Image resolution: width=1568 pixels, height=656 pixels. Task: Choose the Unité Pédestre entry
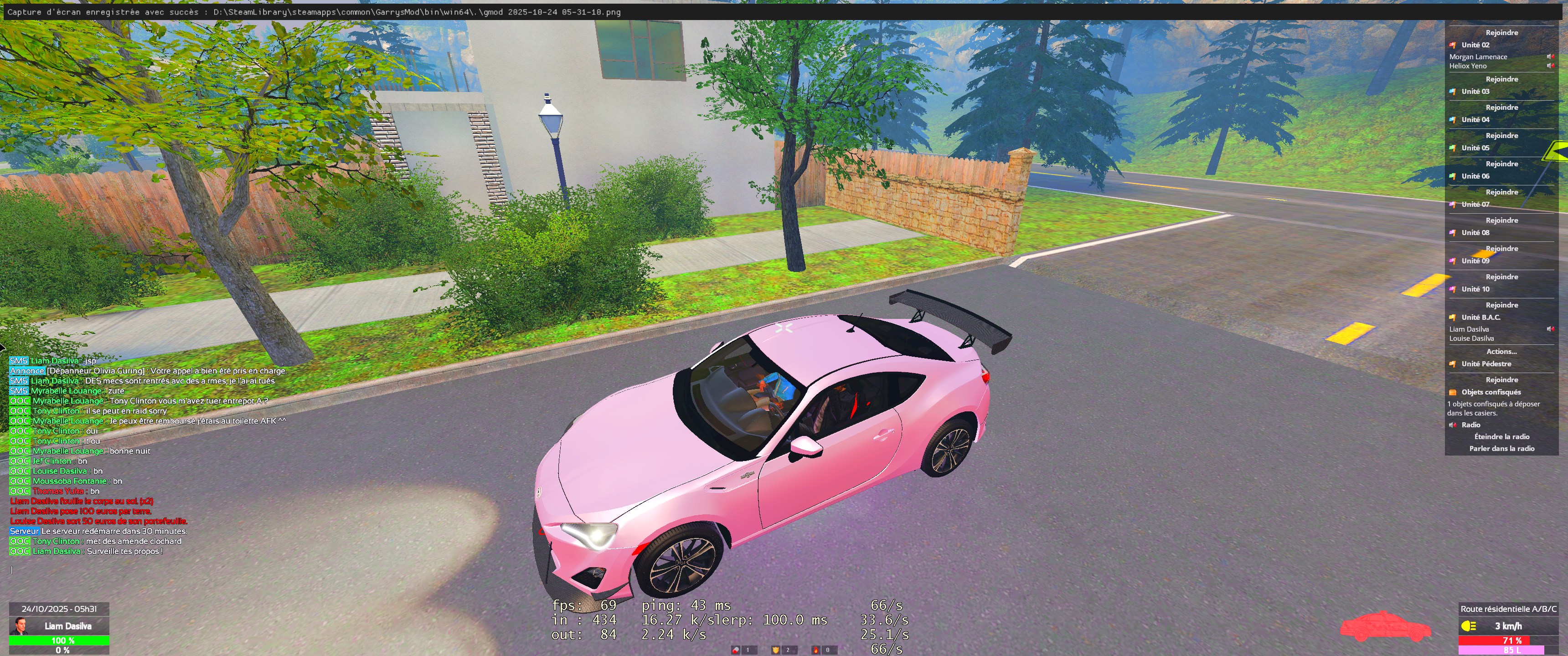pos(1486,364)
